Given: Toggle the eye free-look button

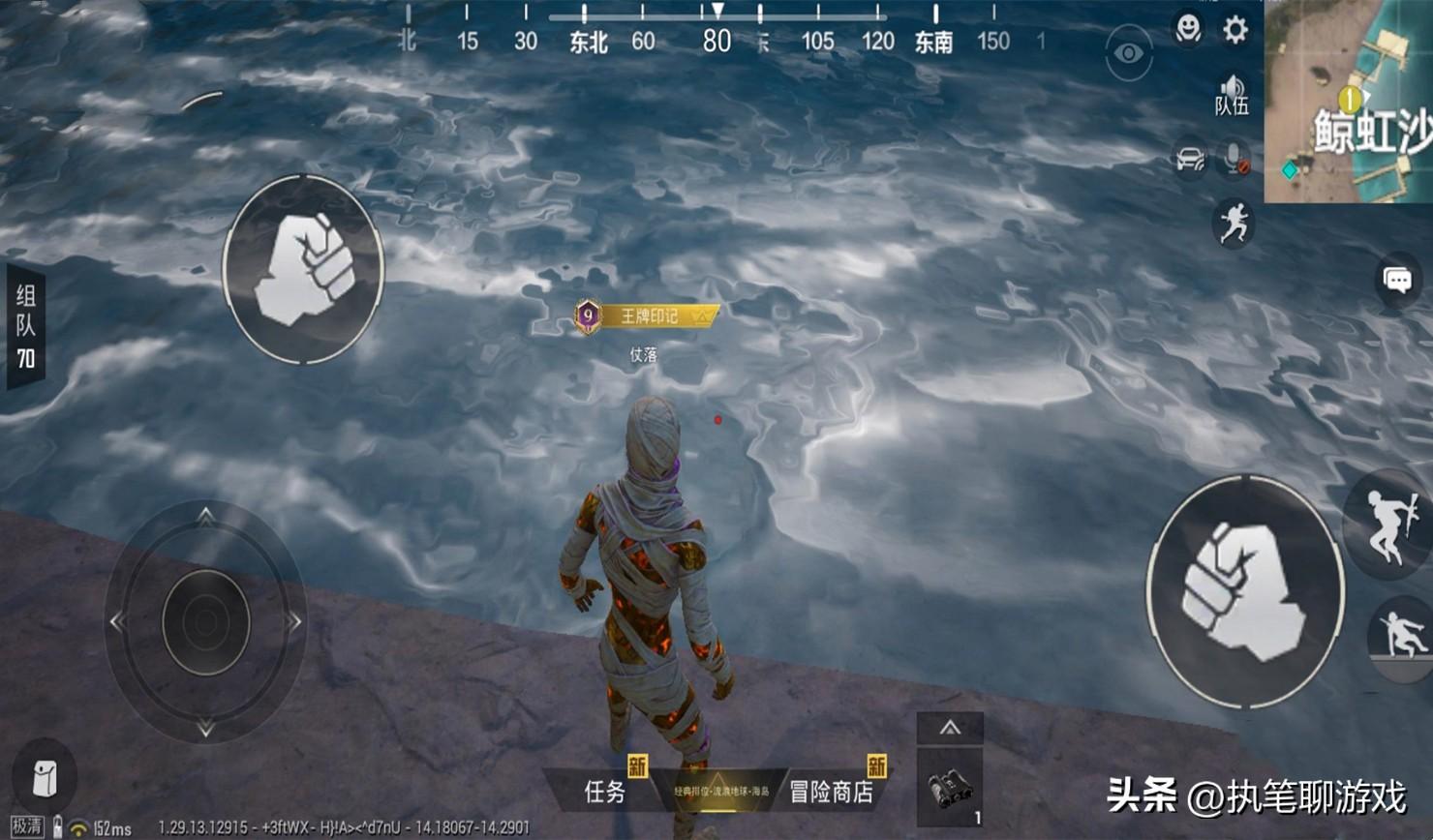Looking at the screenshot, I should click(x=1129, y=53).
